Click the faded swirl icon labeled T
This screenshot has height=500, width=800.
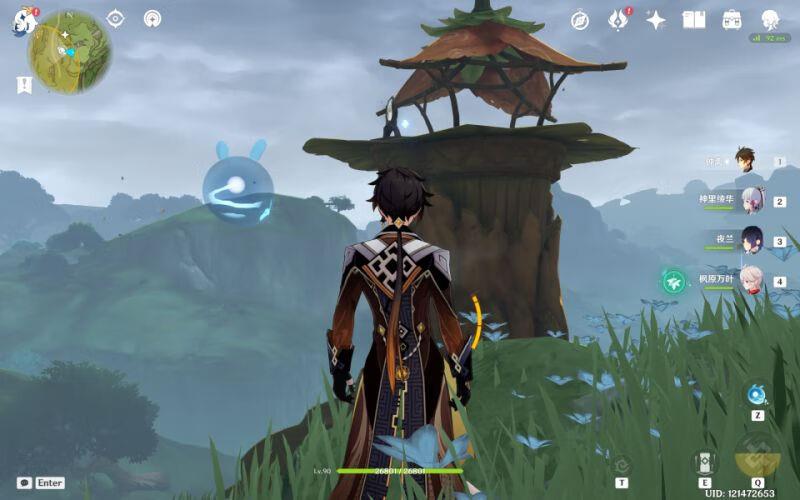tap(622, 463)
